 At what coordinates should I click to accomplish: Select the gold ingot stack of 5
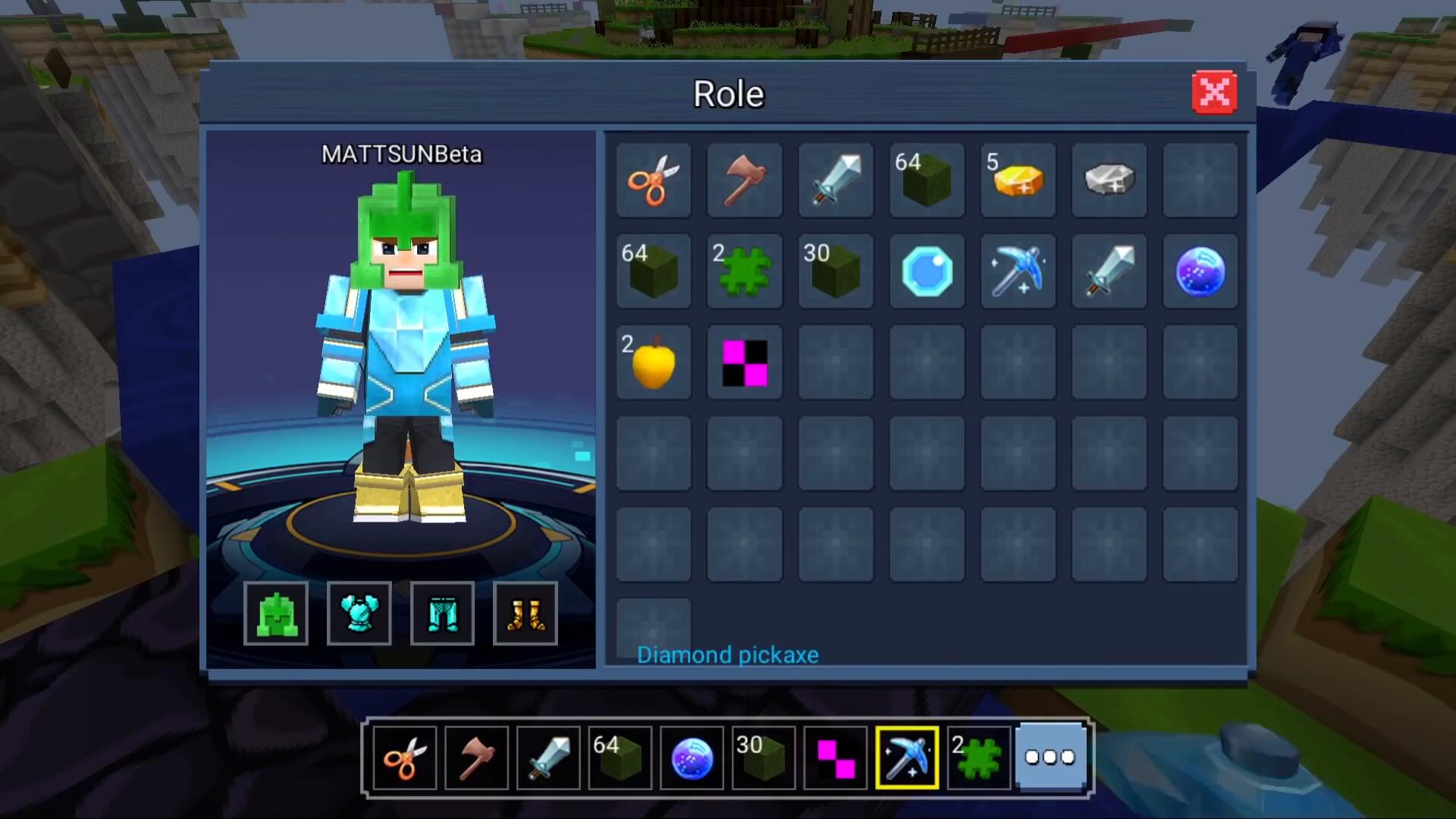(1018, 180)
